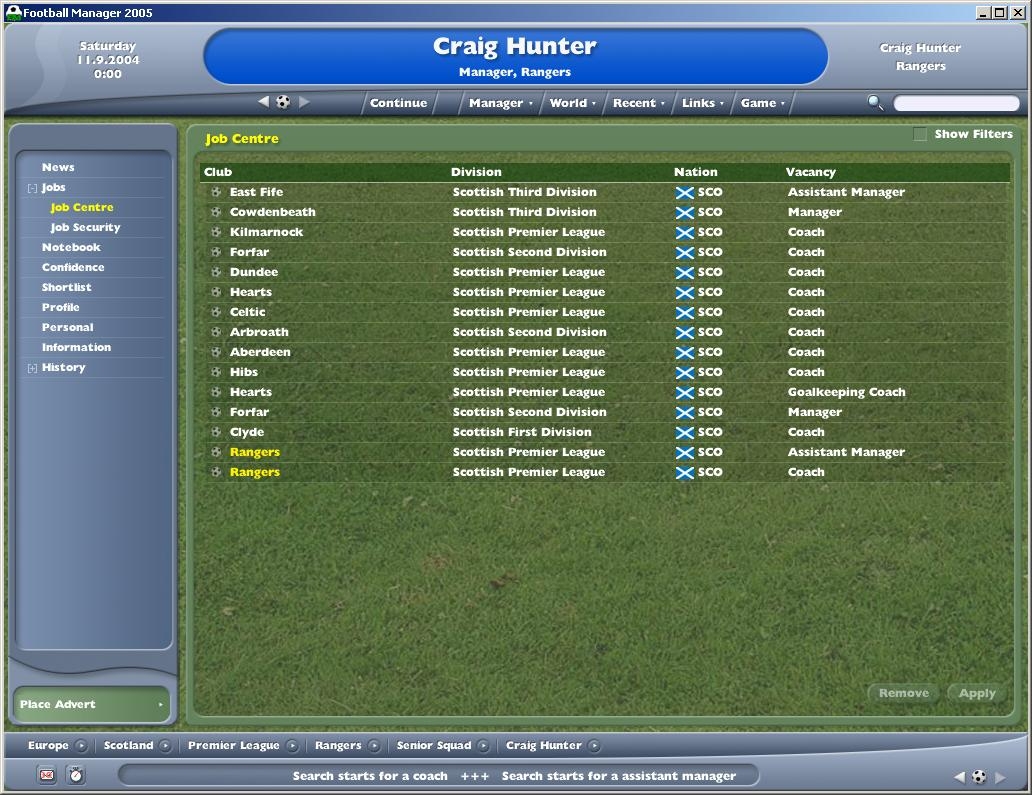Go to the Notebook section
Screen dimensions: 1032x795
click(x=71, y=247)
